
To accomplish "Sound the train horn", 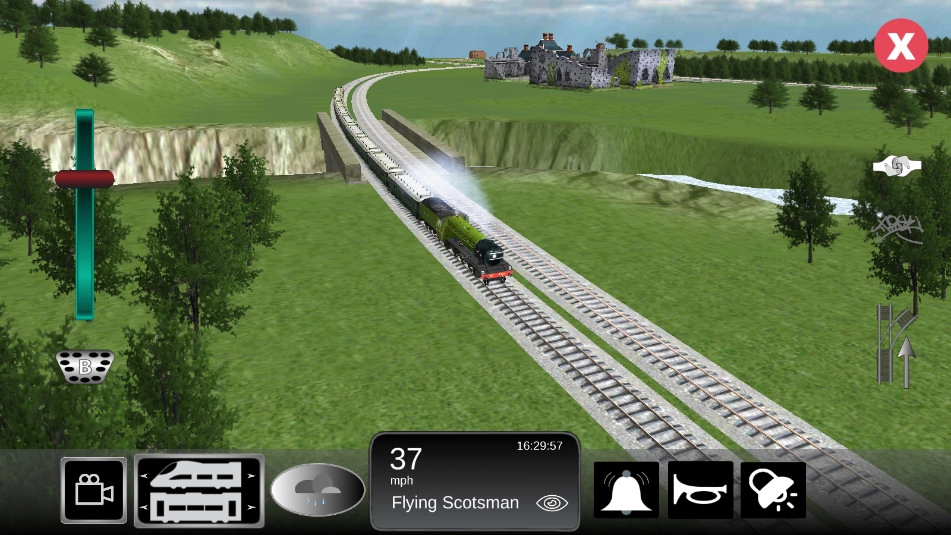I will (x=700, y=490).
